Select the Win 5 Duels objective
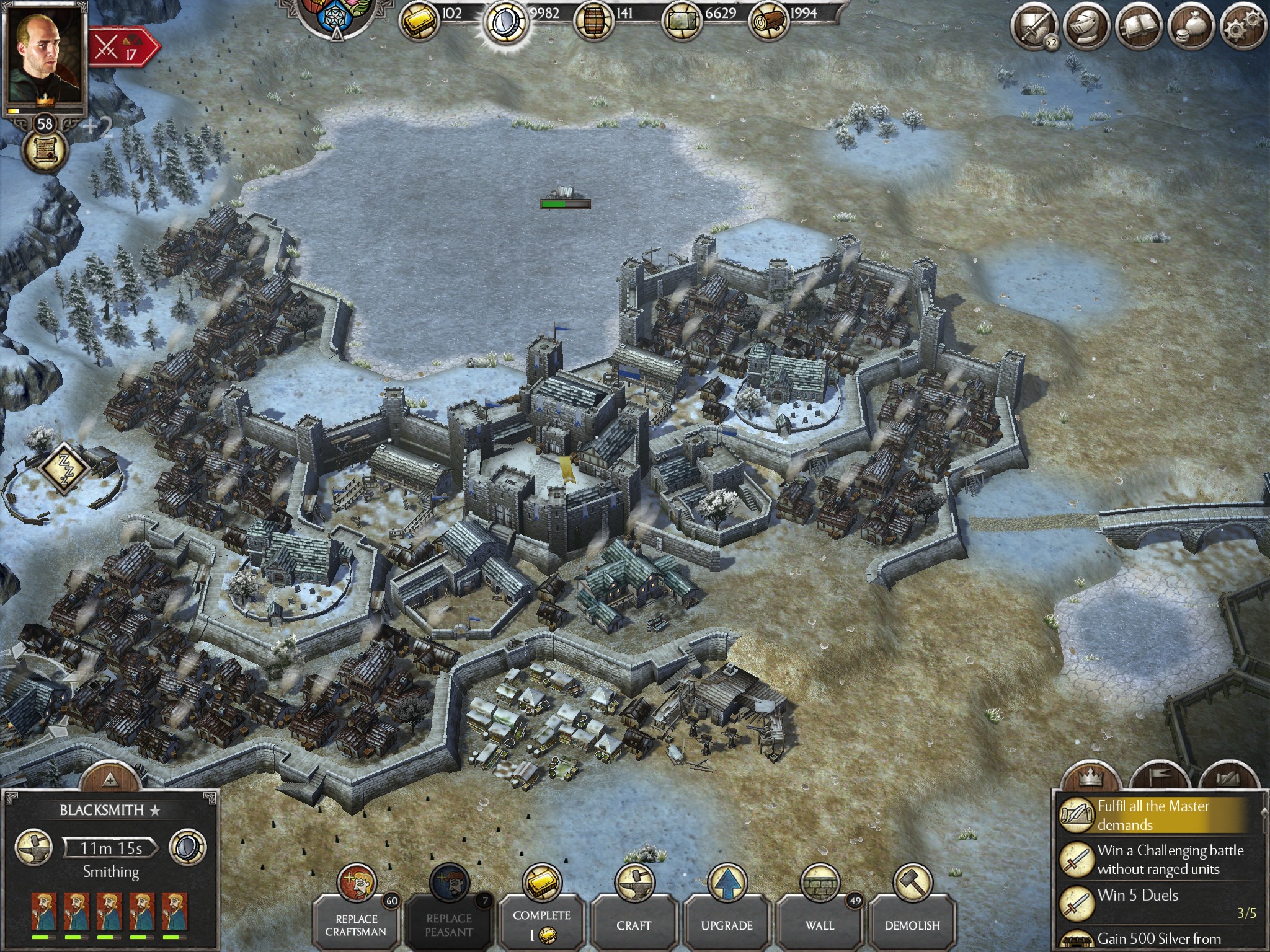1270x952 pixels. pos(1153,902)
